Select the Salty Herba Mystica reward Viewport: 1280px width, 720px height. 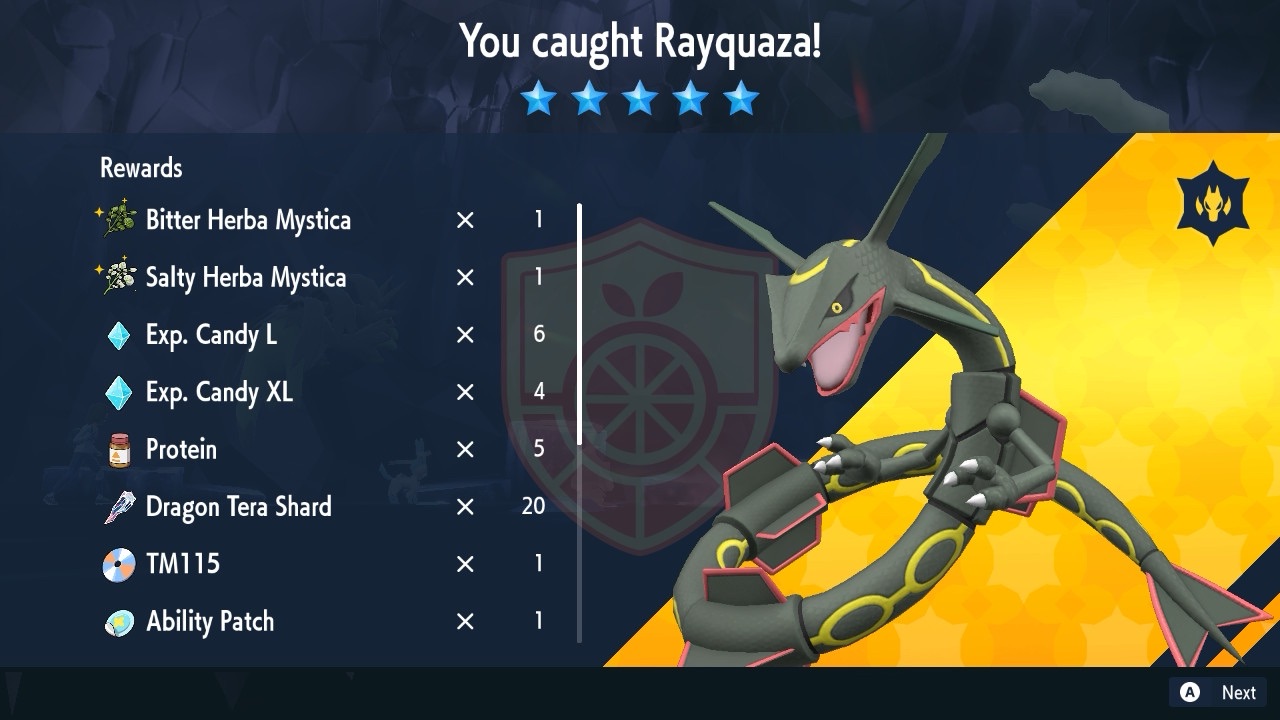coord(246,278)
